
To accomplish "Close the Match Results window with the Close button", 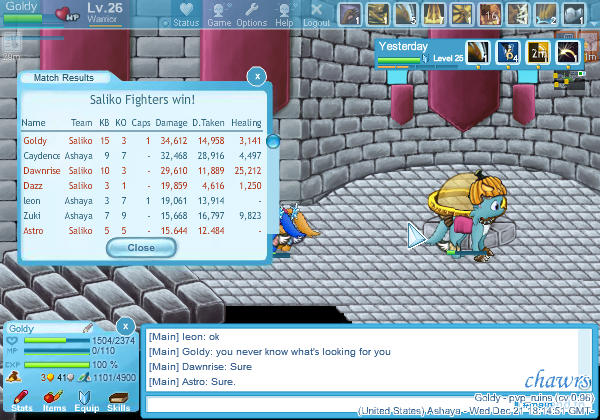I will coord(141,247).
